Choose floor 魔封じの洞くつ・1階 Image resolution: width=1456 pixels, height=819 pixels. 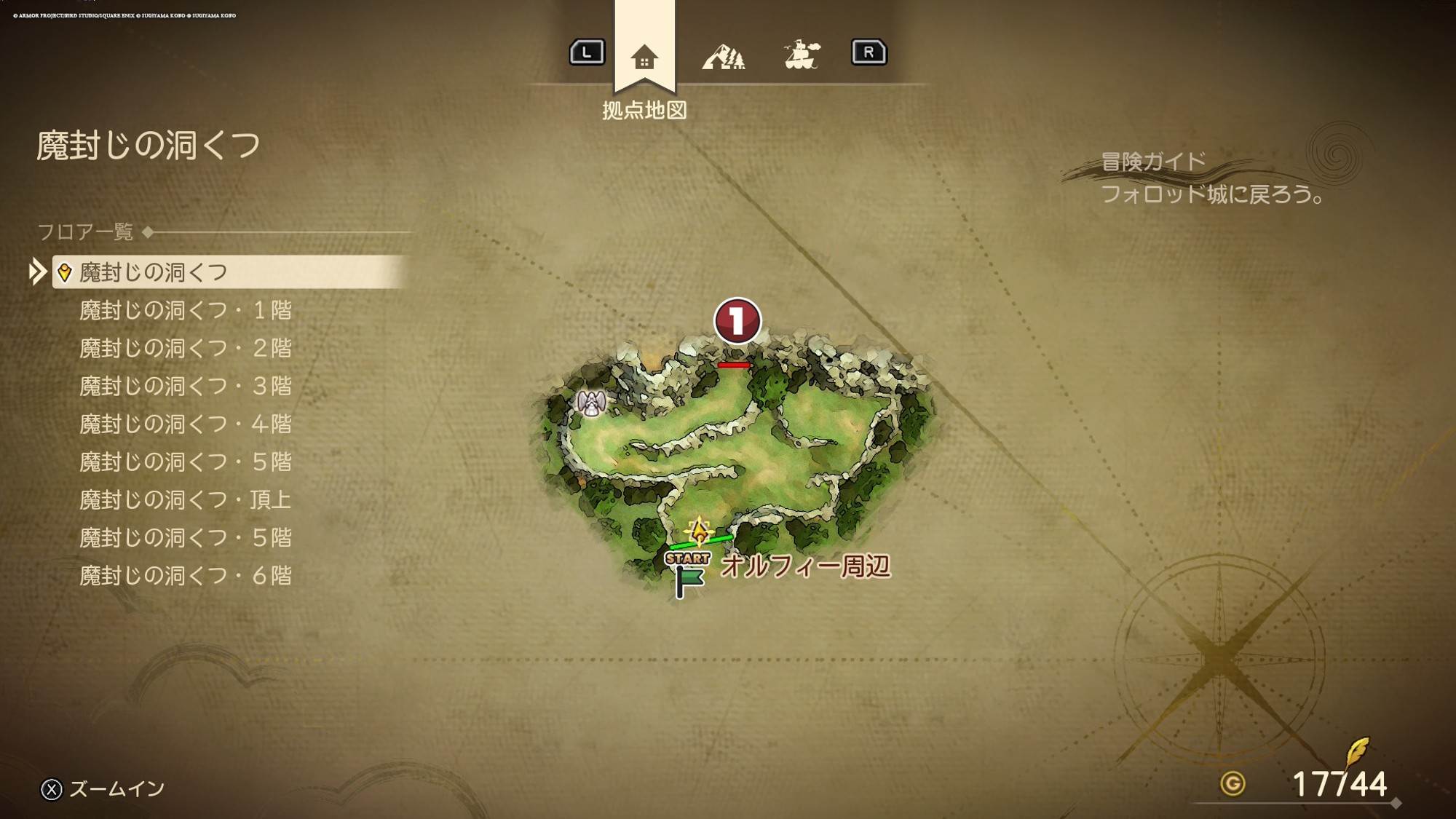185,311
